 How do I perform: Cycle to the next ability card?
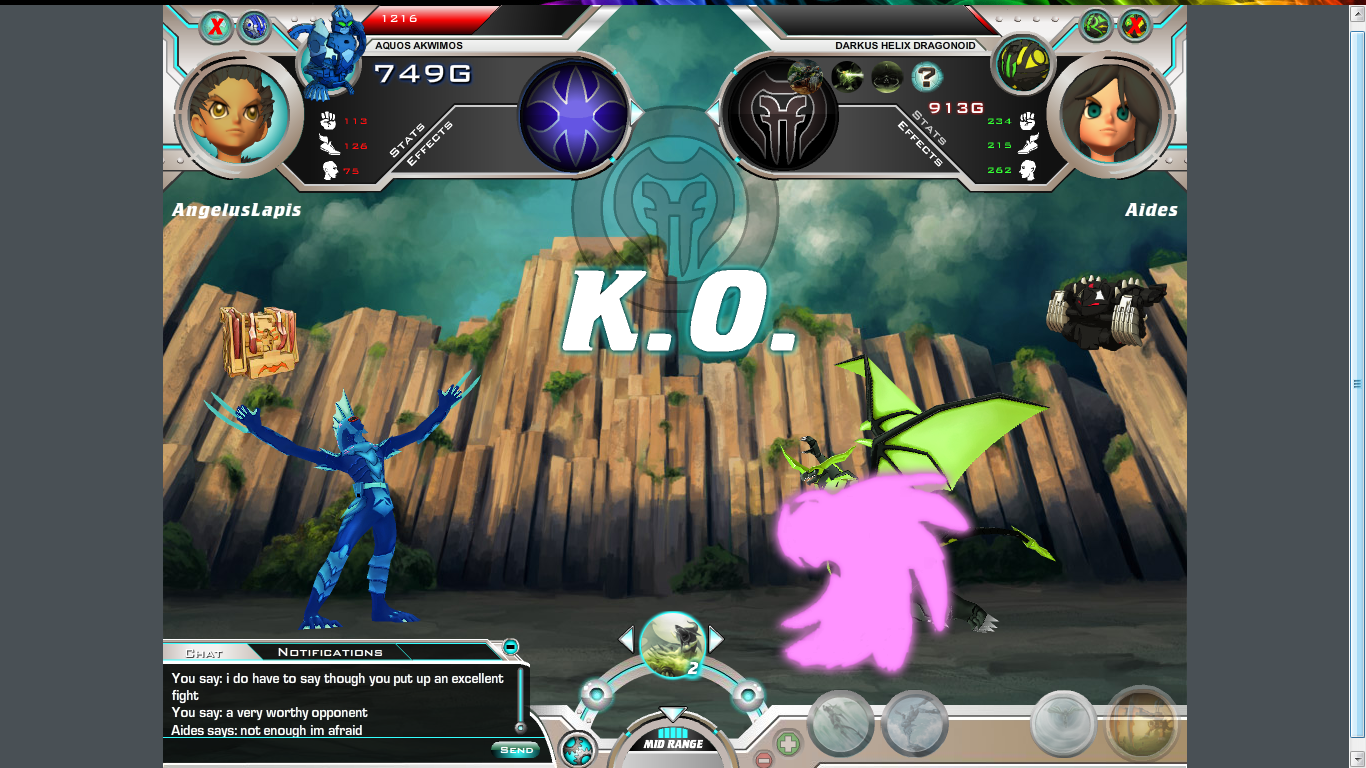[716, 639]
